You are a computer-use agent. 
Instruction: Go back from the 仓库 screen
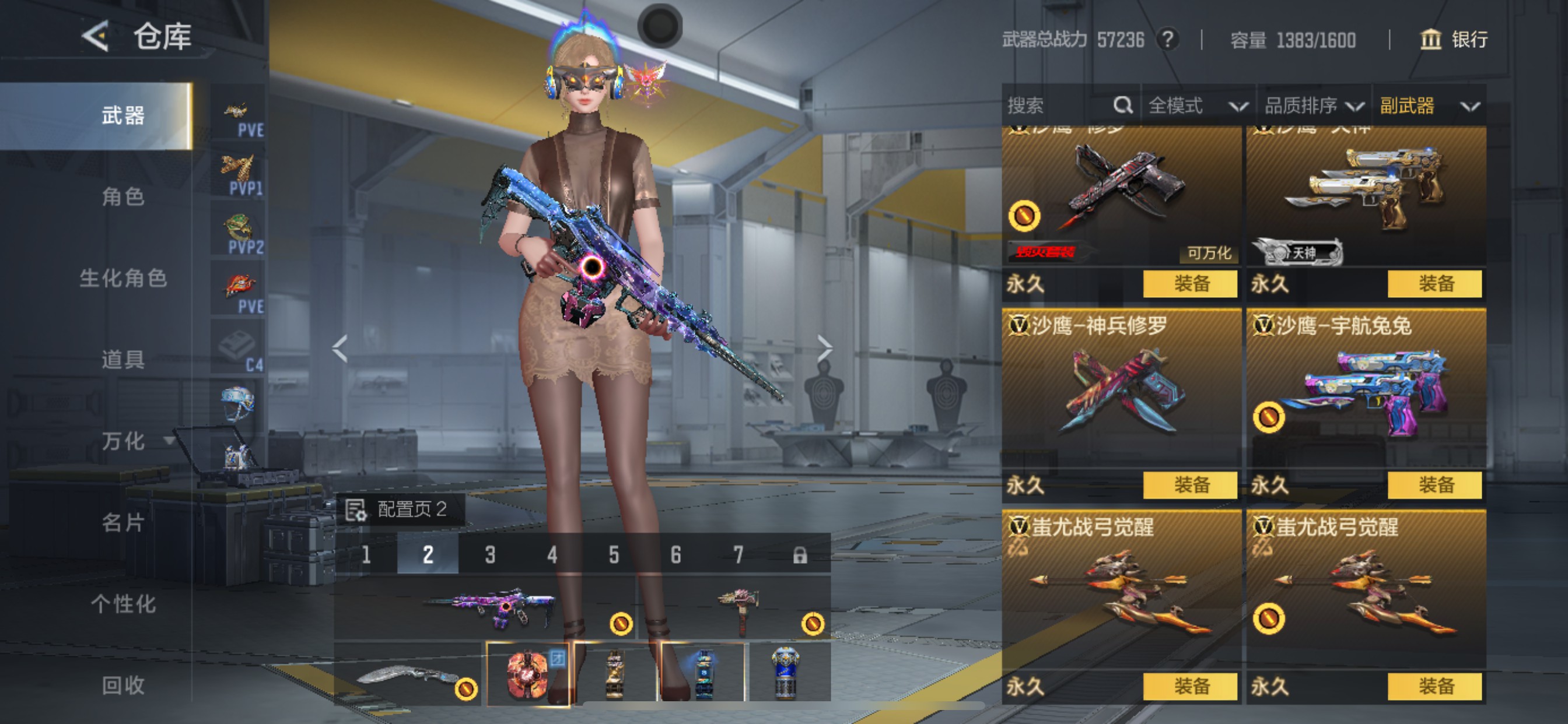(96, 37)
